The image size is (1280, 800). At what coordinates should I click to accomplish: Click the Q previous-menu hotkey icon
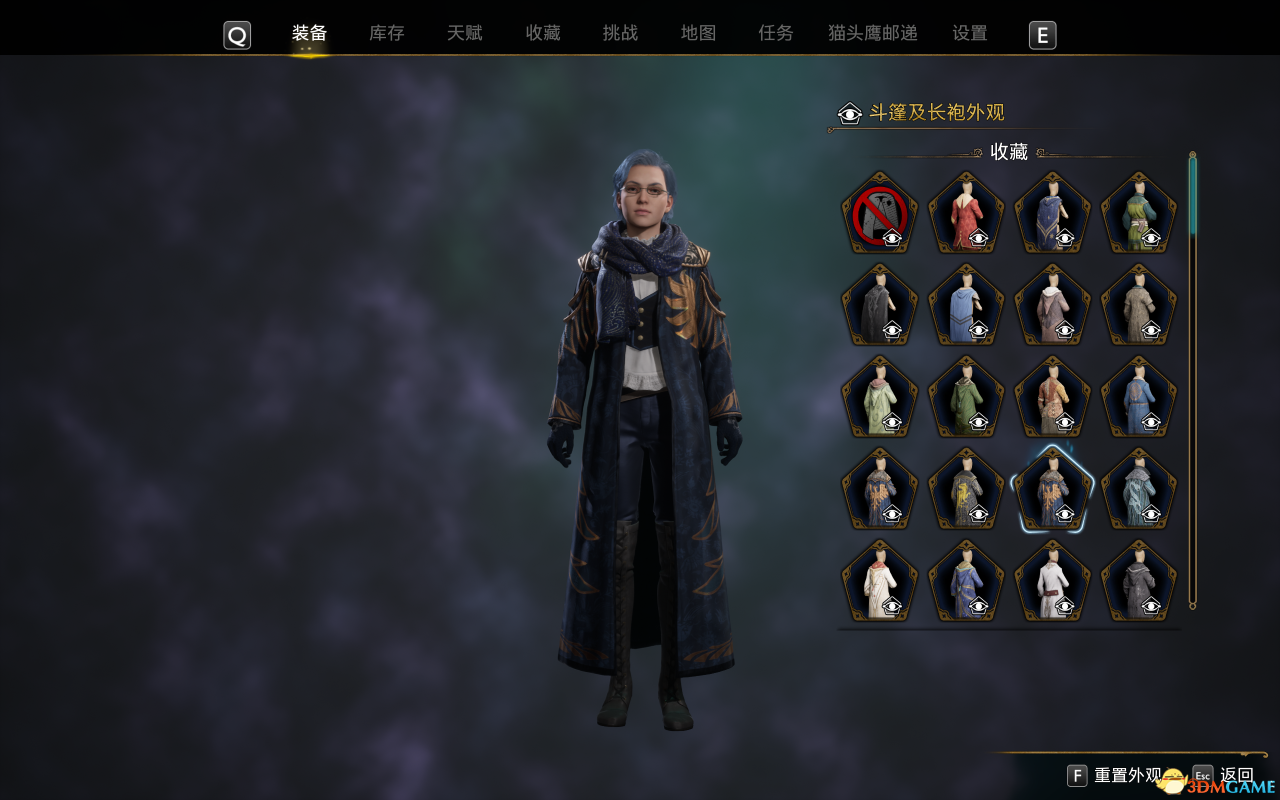237,35
